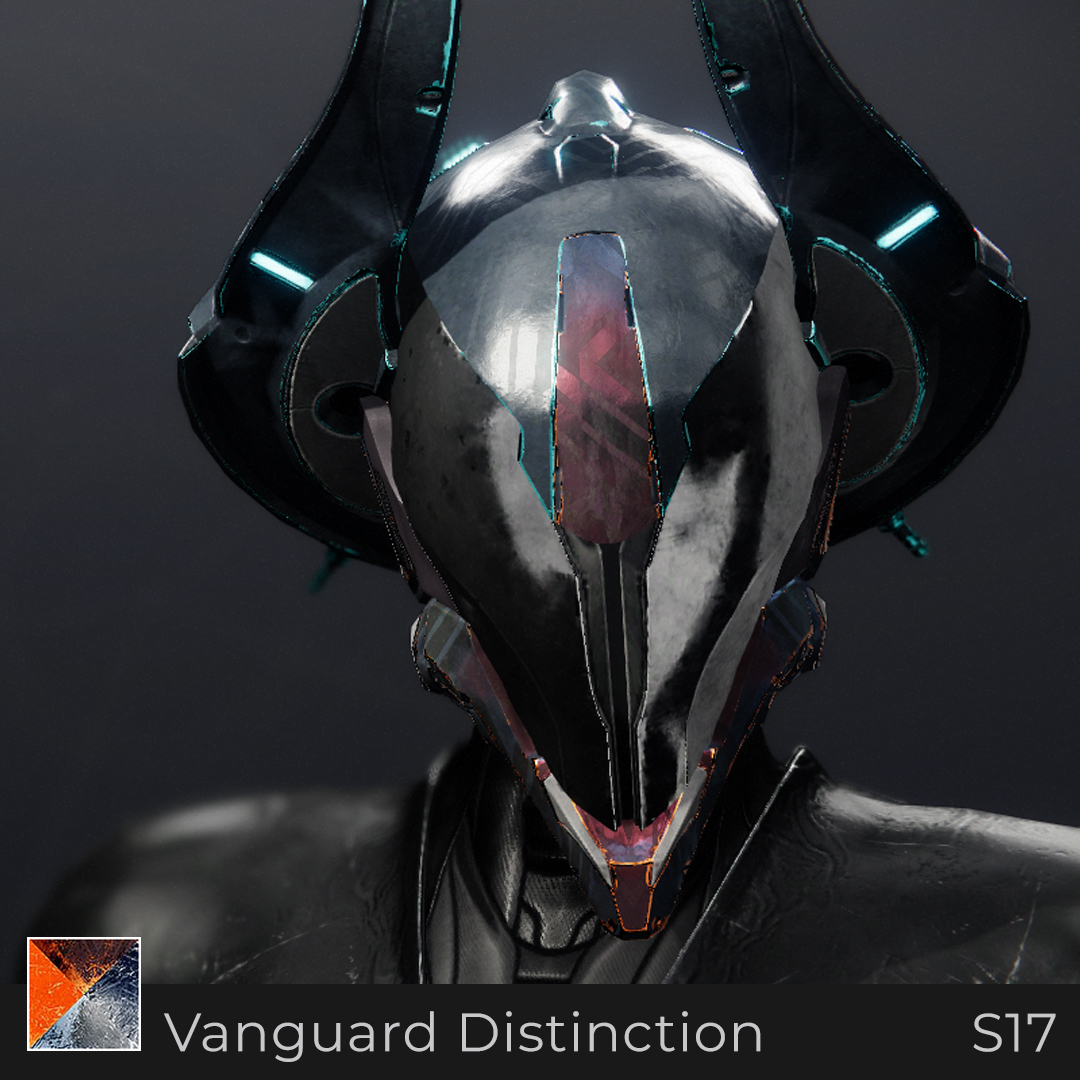
Task: Select the Vanguard Distinction shader icon
Action: tap(84, 994)
